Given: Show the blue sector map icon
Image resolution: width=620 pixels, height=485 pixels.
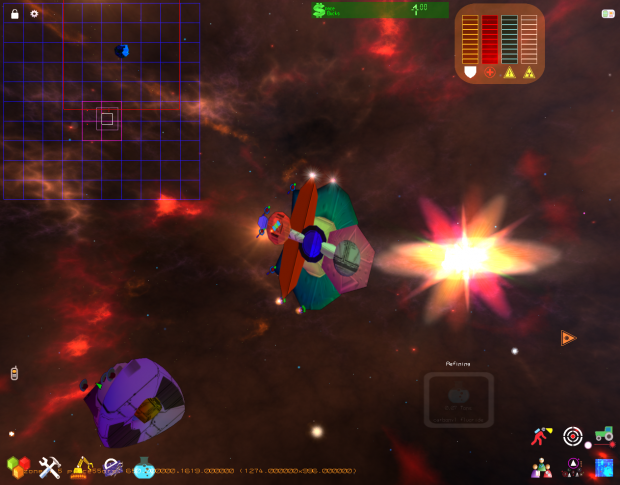Looking at the screenshot, I should click(x=604, y=467).
